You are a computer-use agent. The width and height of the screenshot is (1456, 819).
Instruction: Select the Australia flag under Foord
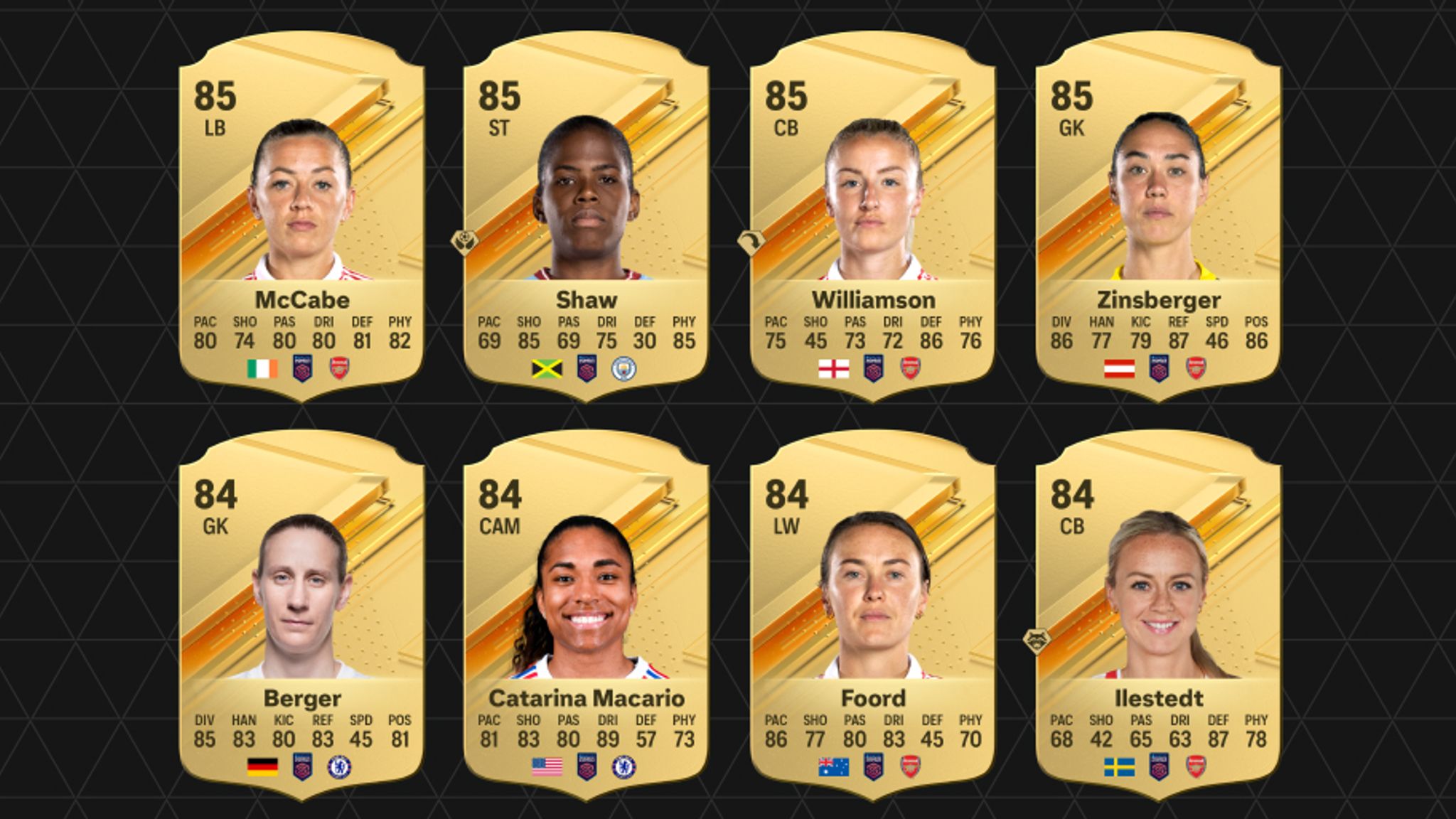pyautogui.click(x=834, y=765)
